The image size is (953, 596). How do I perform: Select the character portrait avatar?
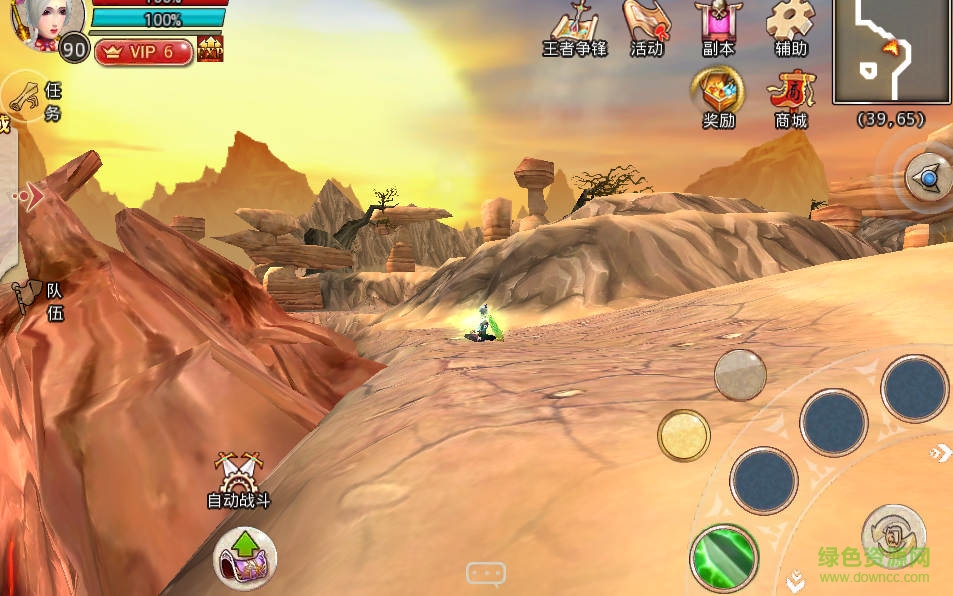pos(45,22)
